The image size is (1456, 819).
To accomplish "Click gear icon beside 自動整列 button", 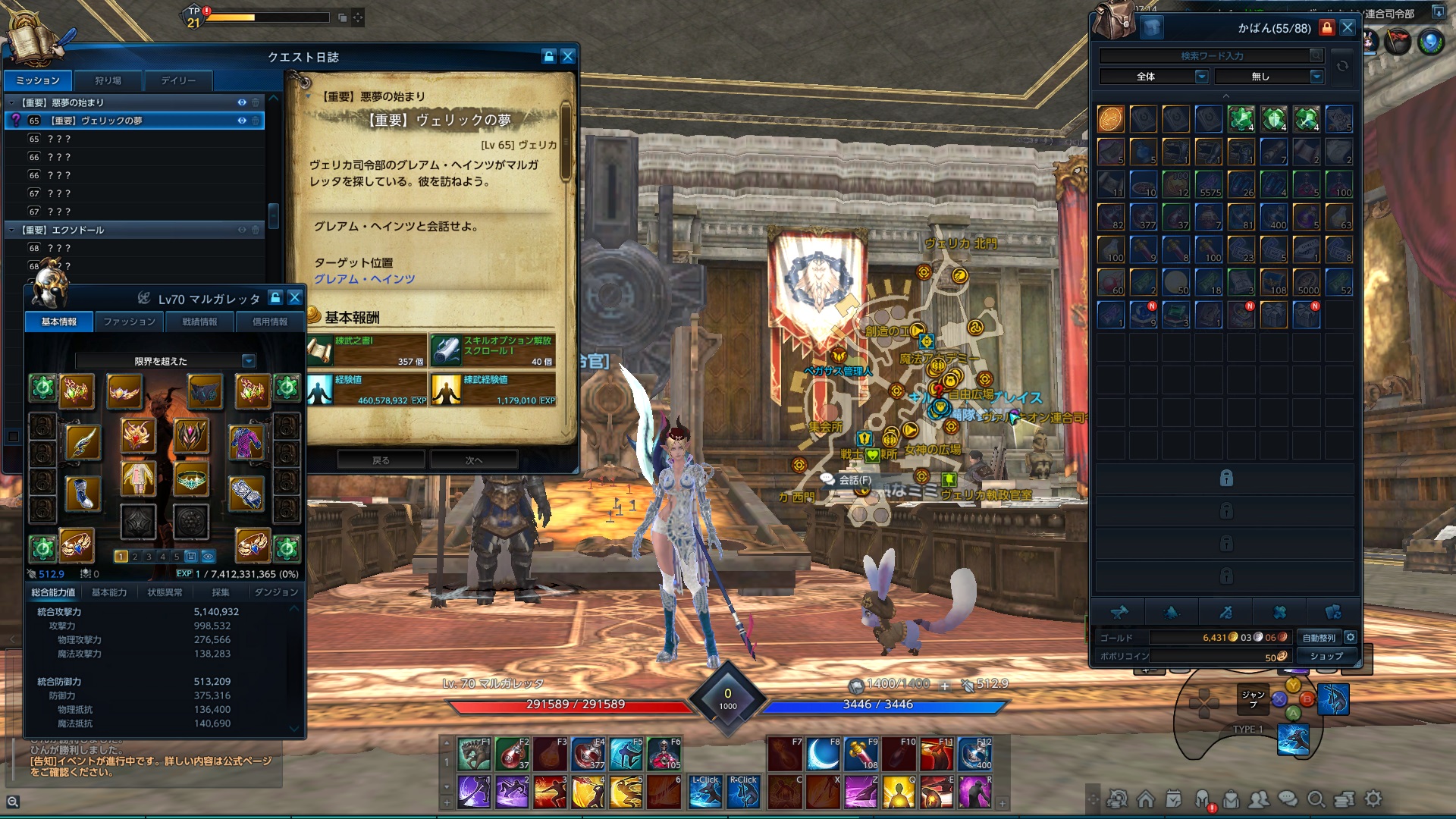I will (x=1351, y=638).
